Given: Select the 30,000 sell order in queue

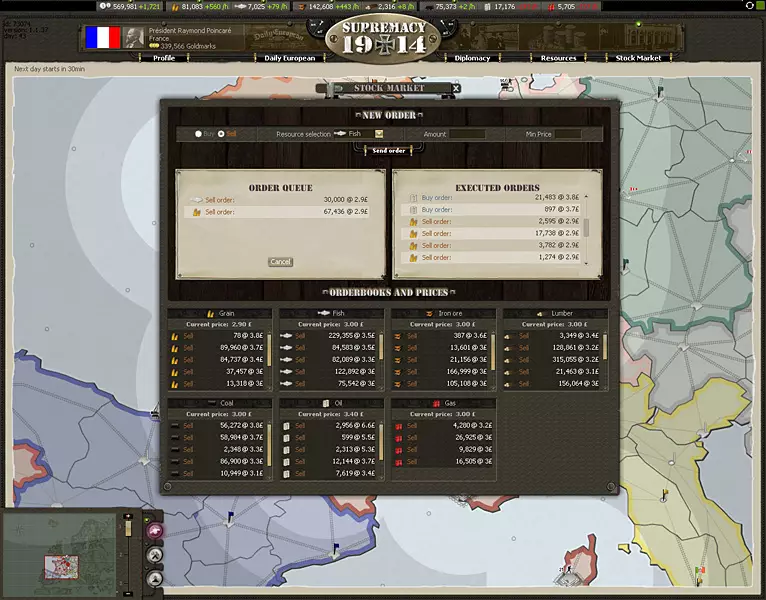Looking at the screenshot, I should pyautogui.click(x=281, y=199).
